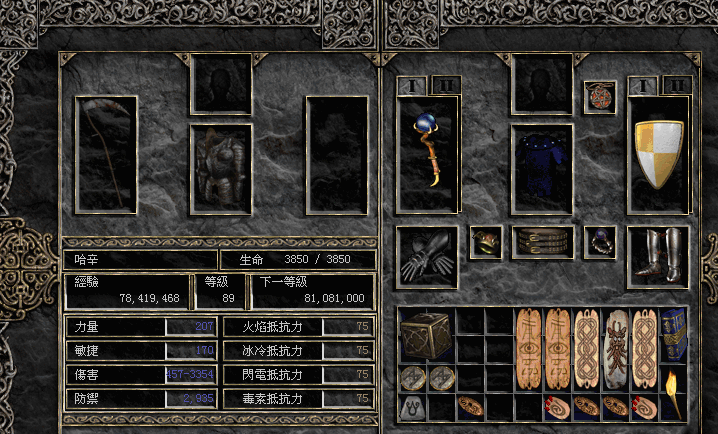Select the gray rune stone
Image resolution: width=718 pixels, height=434 pixels.
pos(412,407)
